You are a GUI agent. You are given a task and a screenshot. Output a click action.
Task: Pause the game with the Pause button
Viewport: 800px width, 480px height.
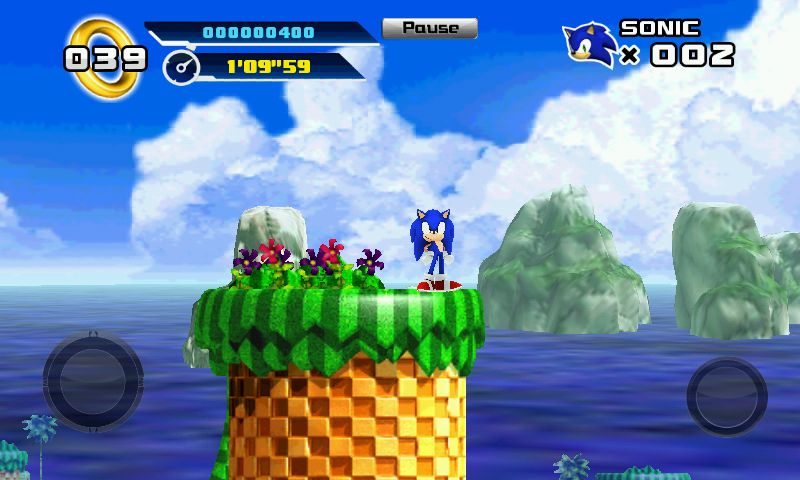click(x=430, y=28)
